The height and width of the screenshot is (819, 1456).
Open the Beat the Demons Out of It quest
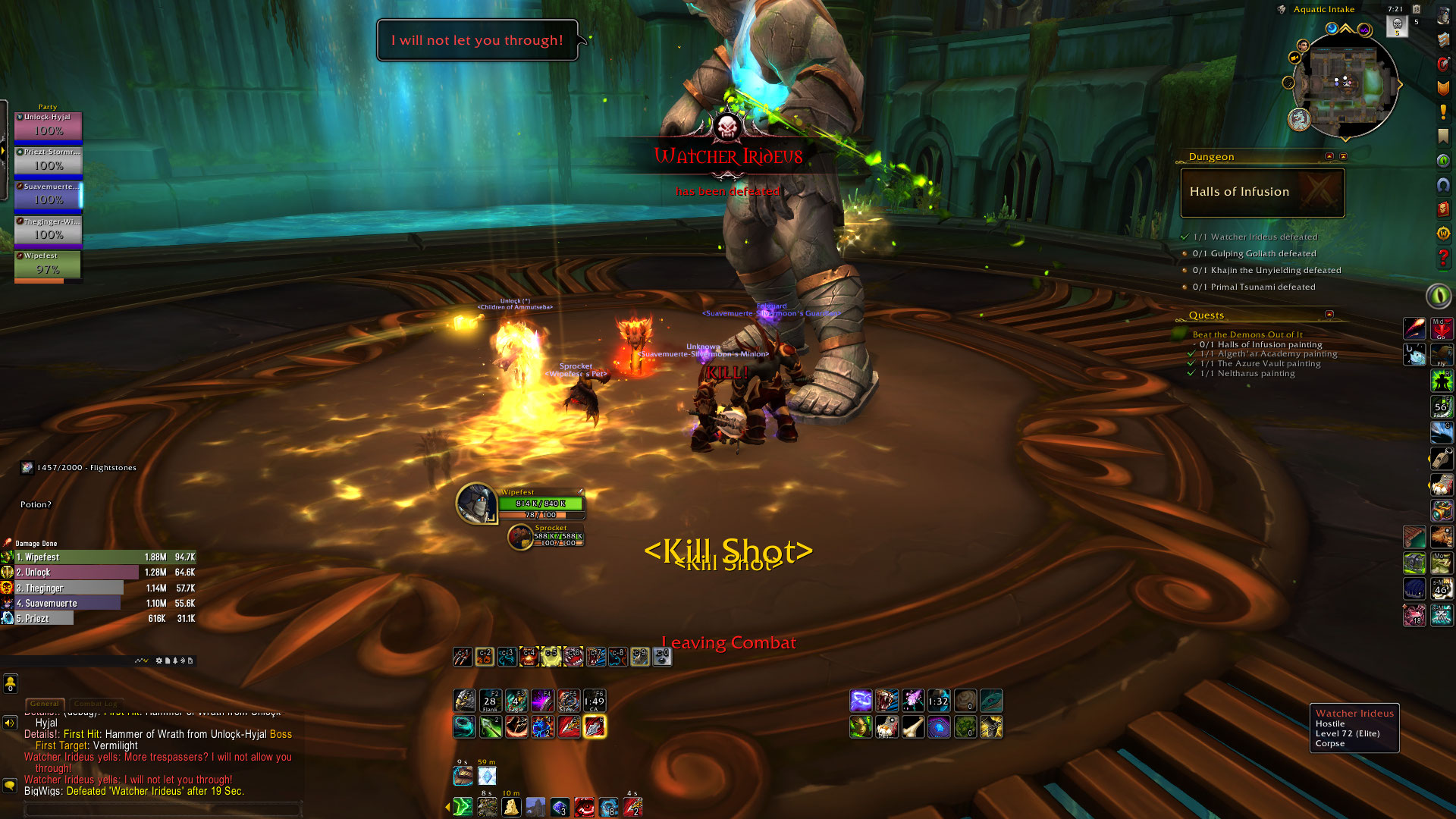coord(1247,334)
